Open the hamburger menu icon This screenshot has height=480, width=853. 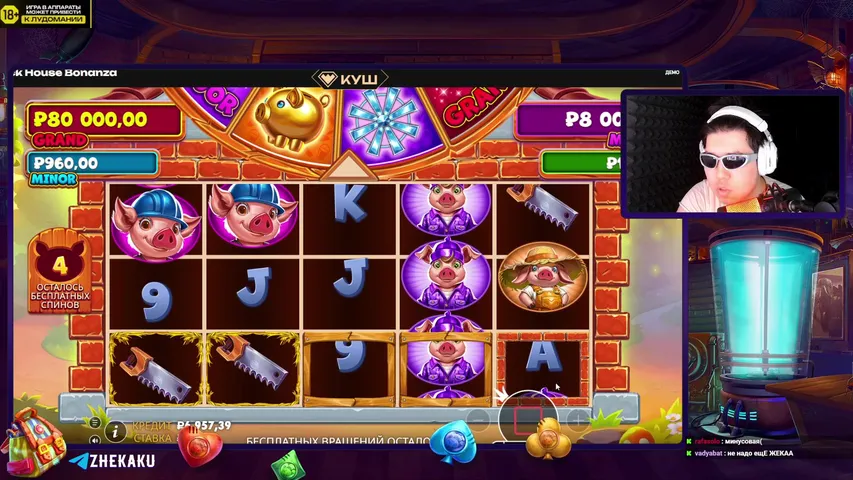(x=95, y=423)
